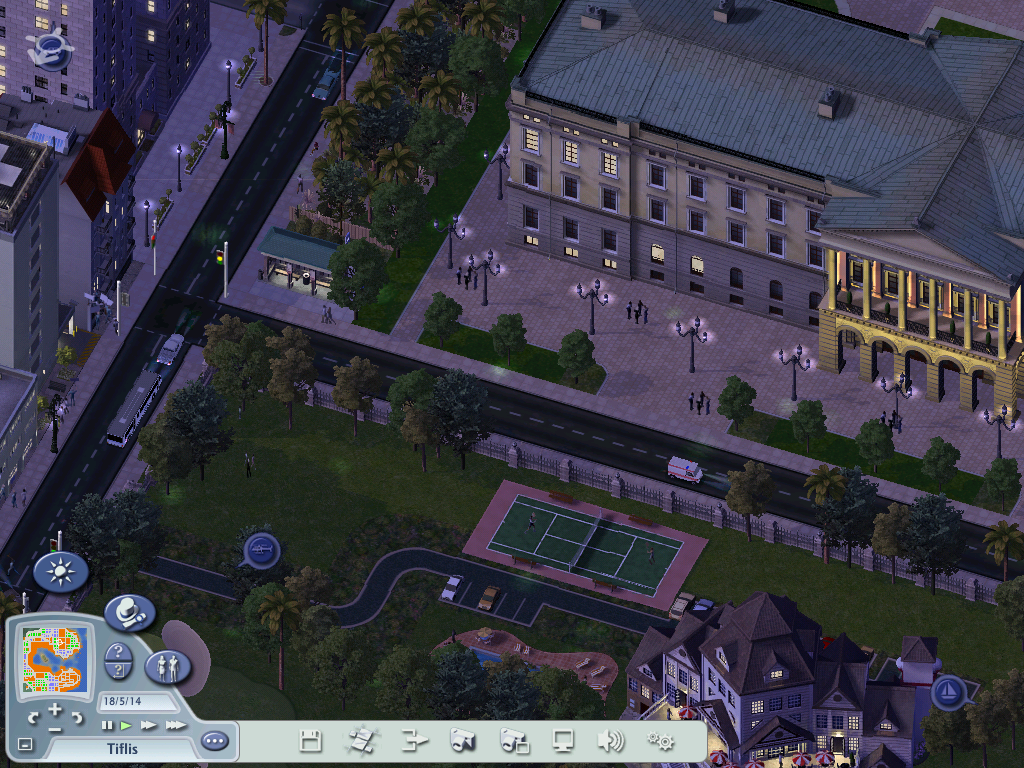
Task: Rotate the view clockwise
Action: tap(77, 718)
